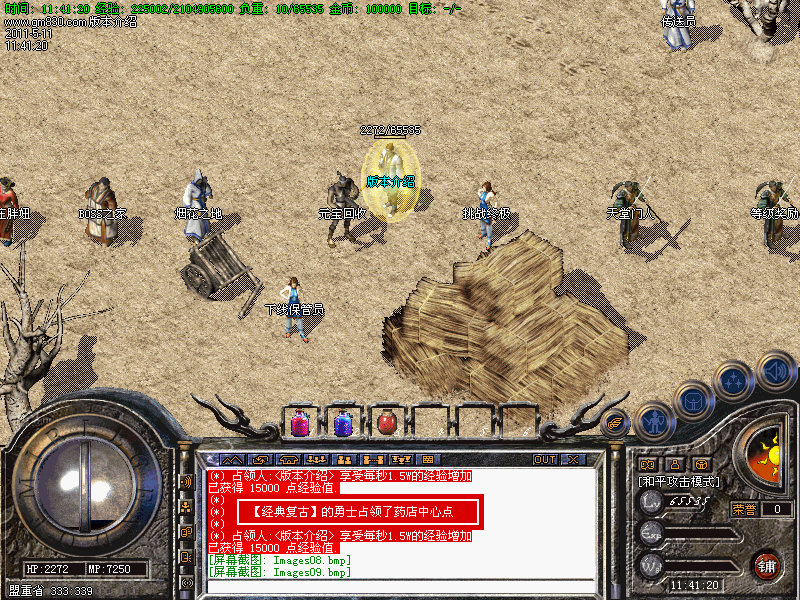The image size is (800, 600).
Task: Click the orange winged icon button
Action: (x=614, y=424)
